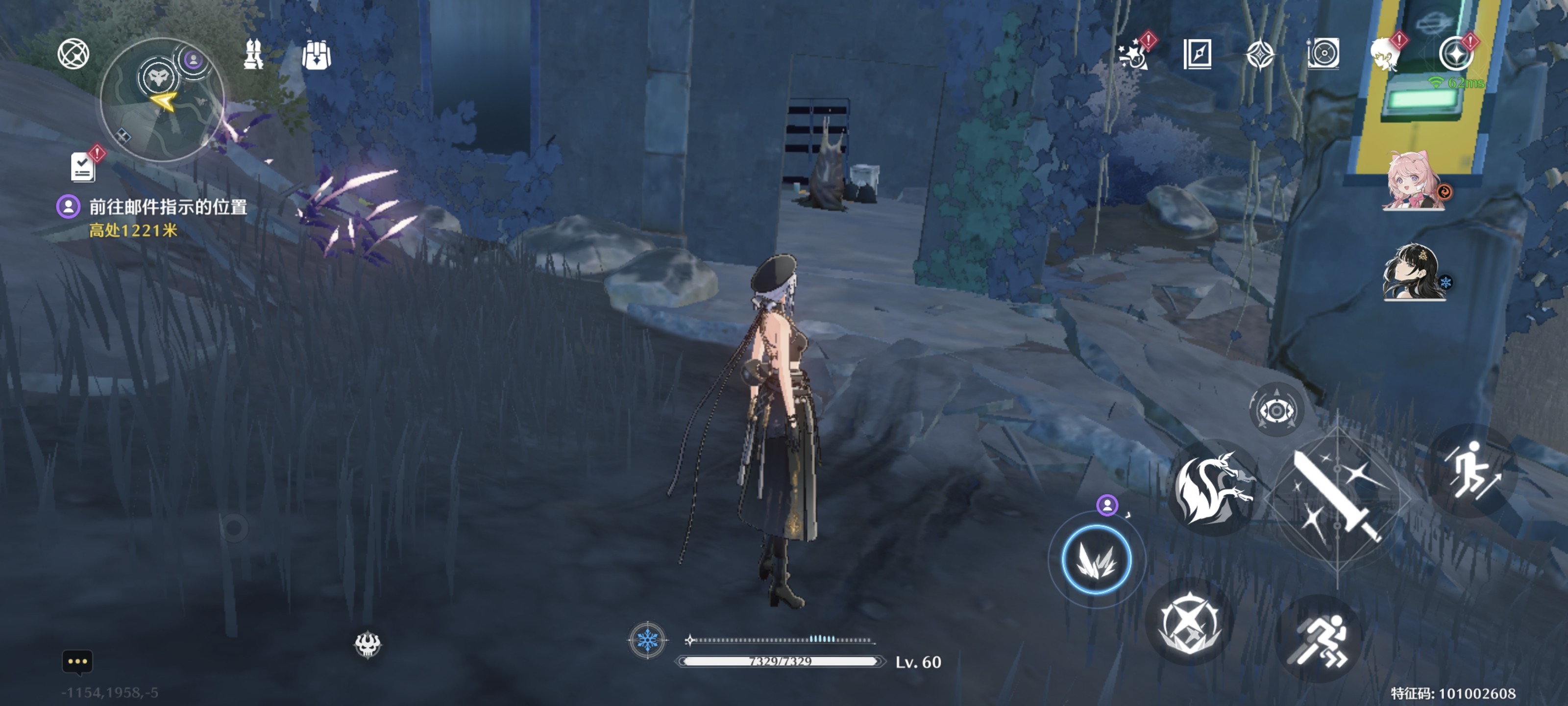This screenshot has height=706, width=1568.
Task: Trigger the blue-ringed resonance skill
Action: coord(1096,560)
